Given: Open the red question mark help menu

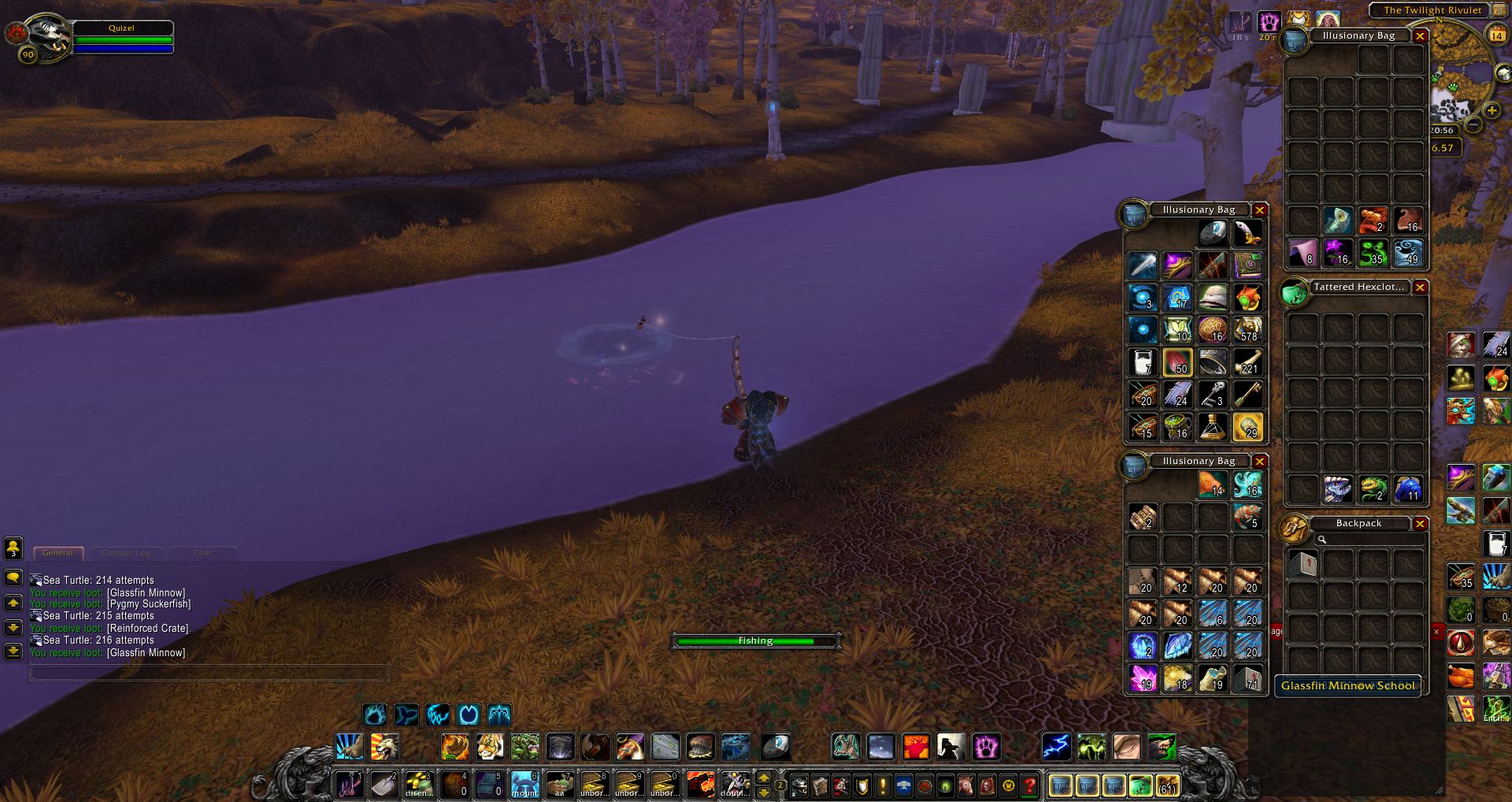Looking at the screenshot, I should (1030, 785).
